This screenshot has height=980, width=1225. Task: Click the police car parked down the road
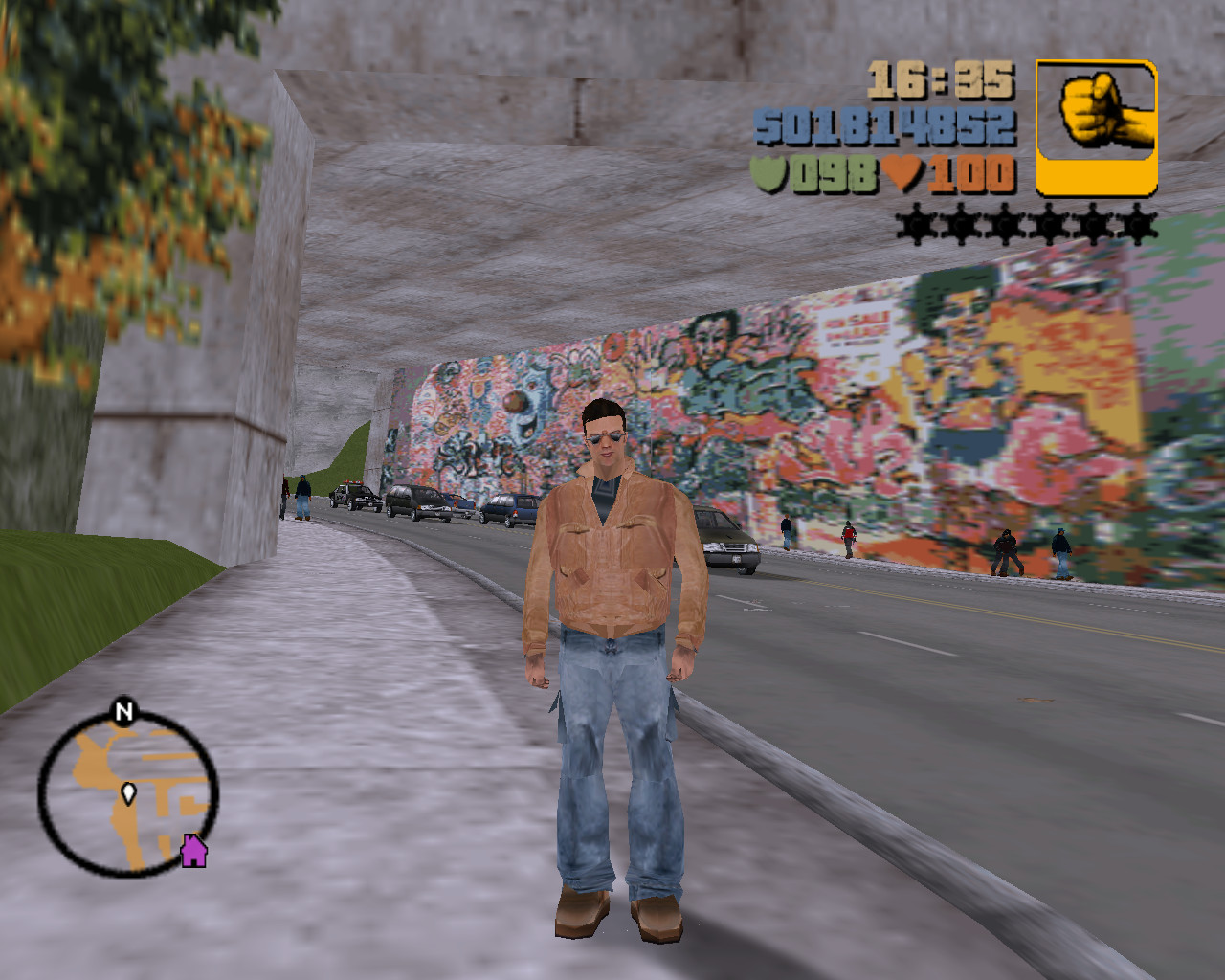pos(352,496)
